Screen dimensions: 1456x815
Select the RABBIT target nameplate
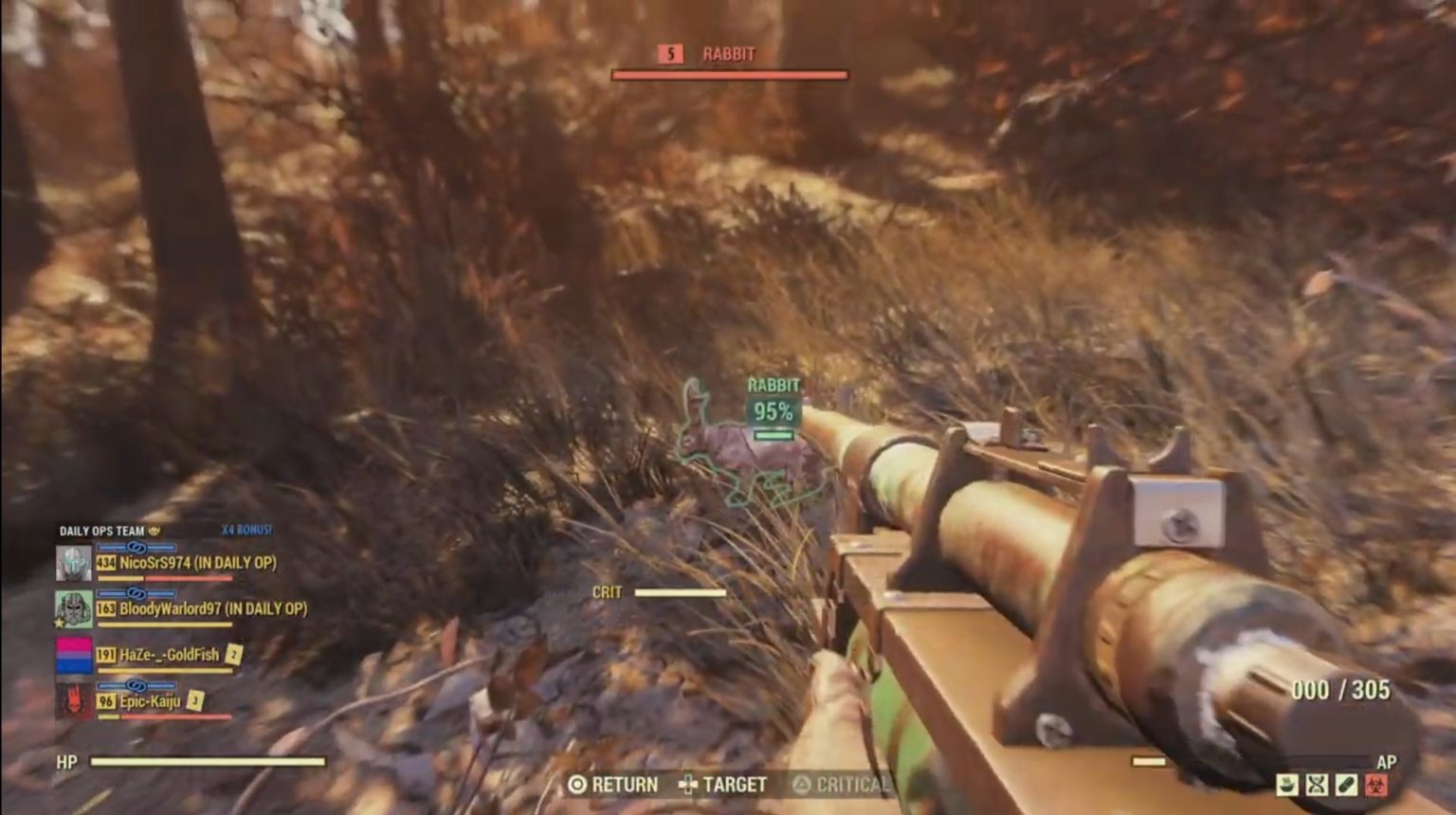pyautogui.click(x=728, y=54)
